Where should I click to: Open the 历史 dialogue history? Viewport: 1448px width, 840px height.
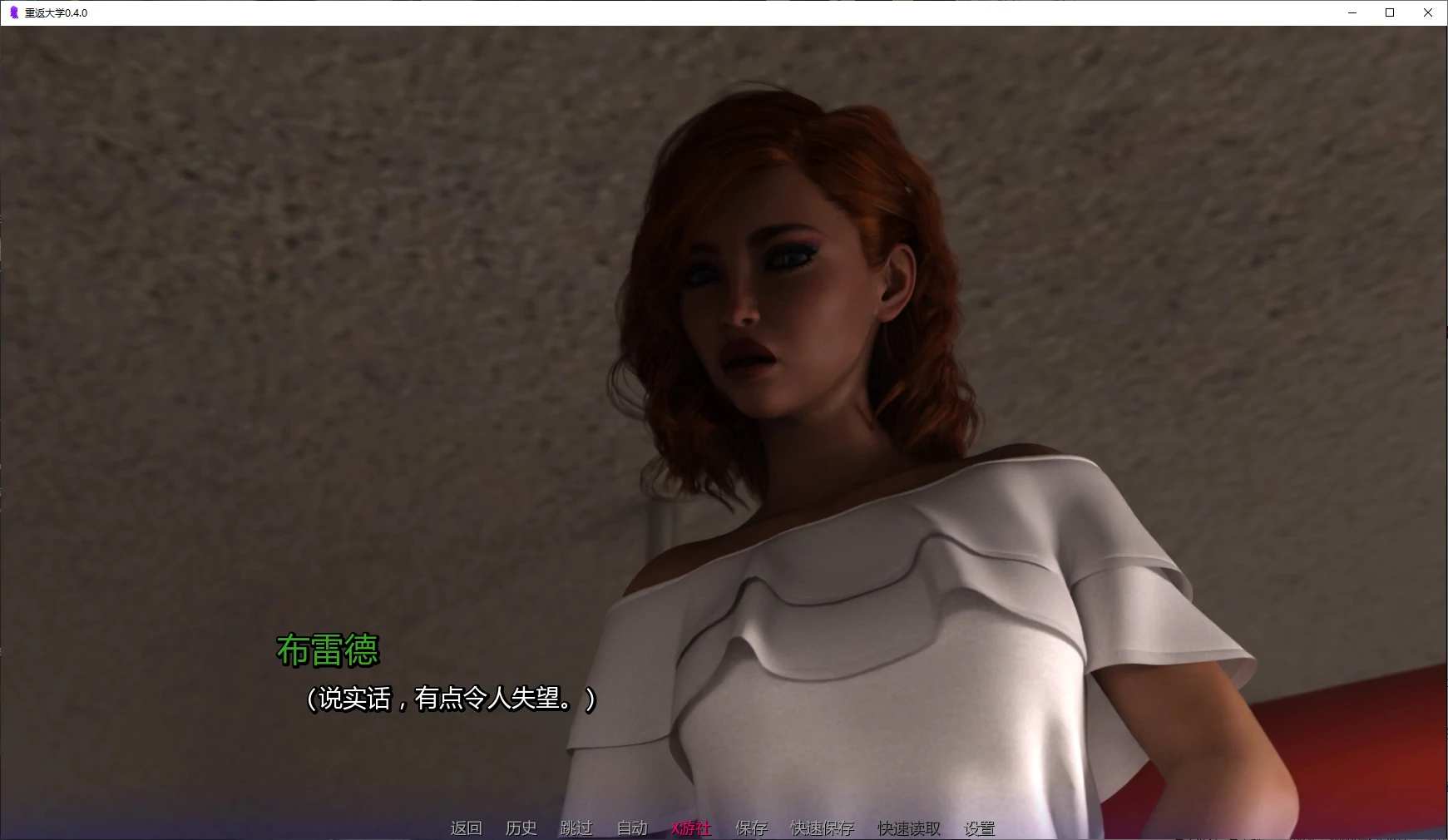(521, 828)
